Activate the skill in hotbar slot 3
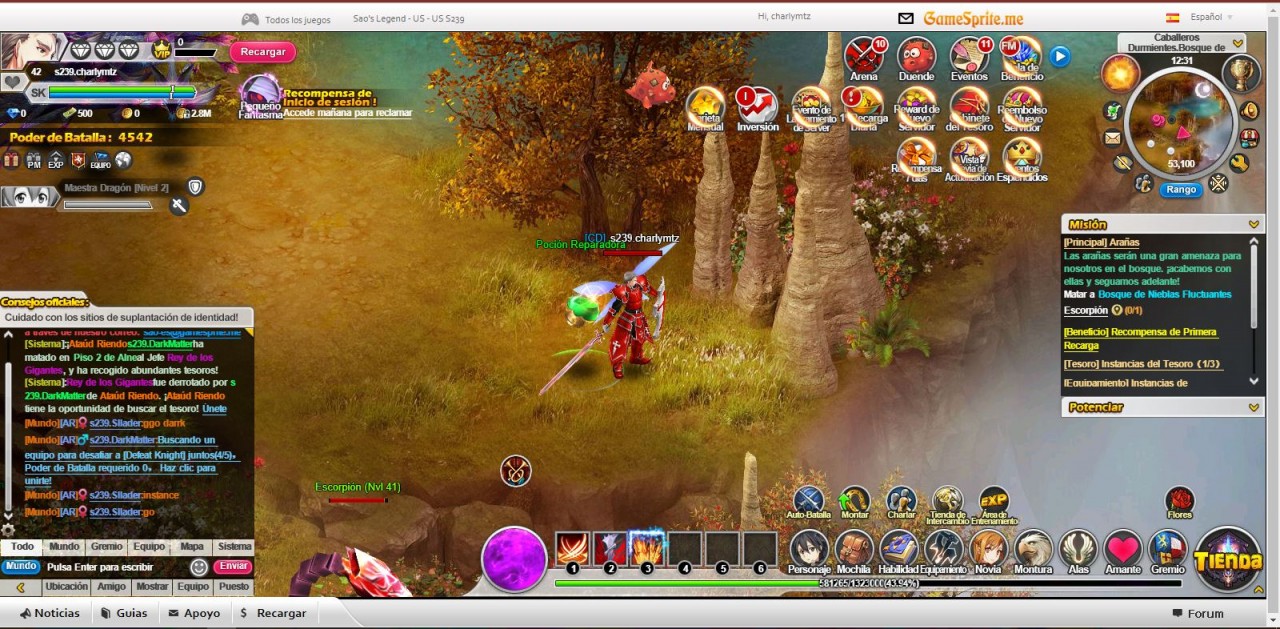 click(647, 548)
